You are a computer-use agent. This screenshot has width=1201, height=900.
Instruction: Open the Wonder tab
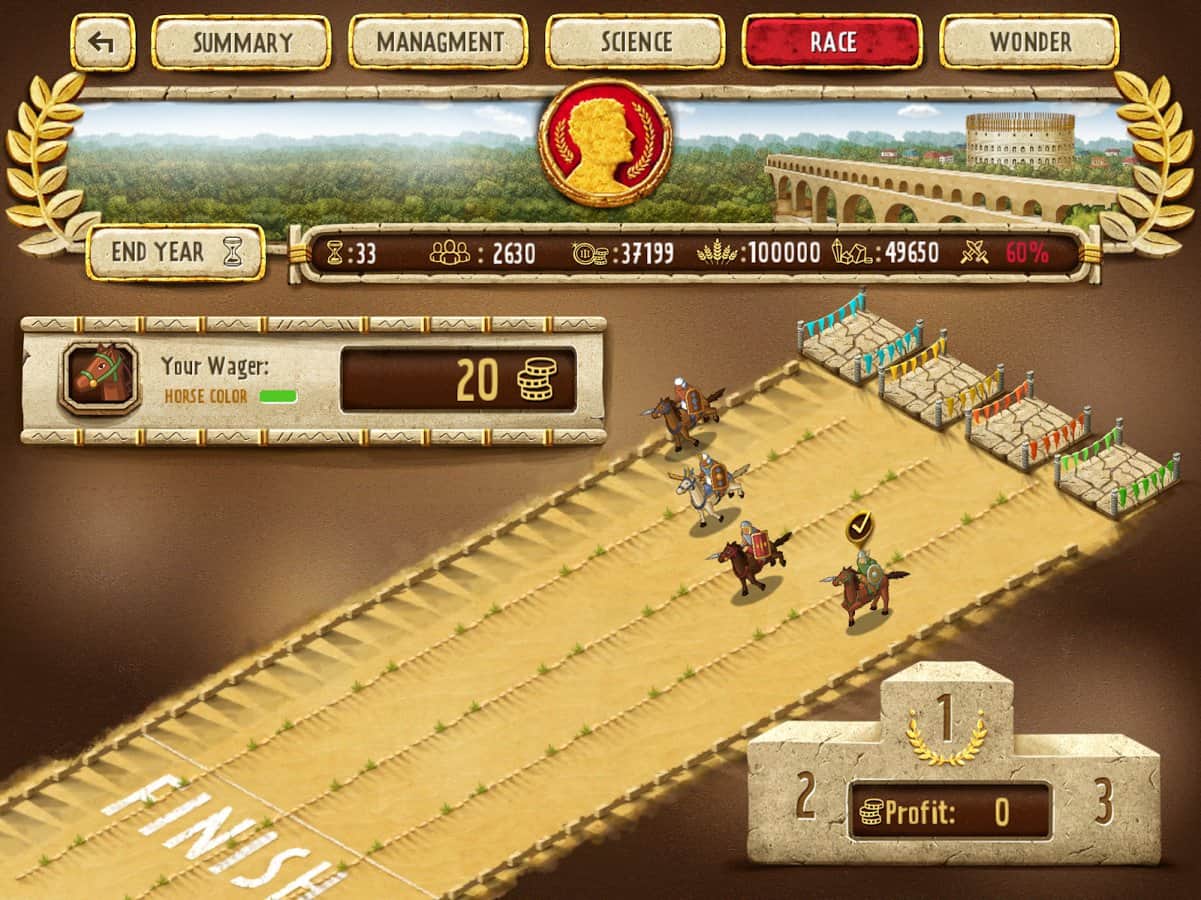coord(1029,42)
